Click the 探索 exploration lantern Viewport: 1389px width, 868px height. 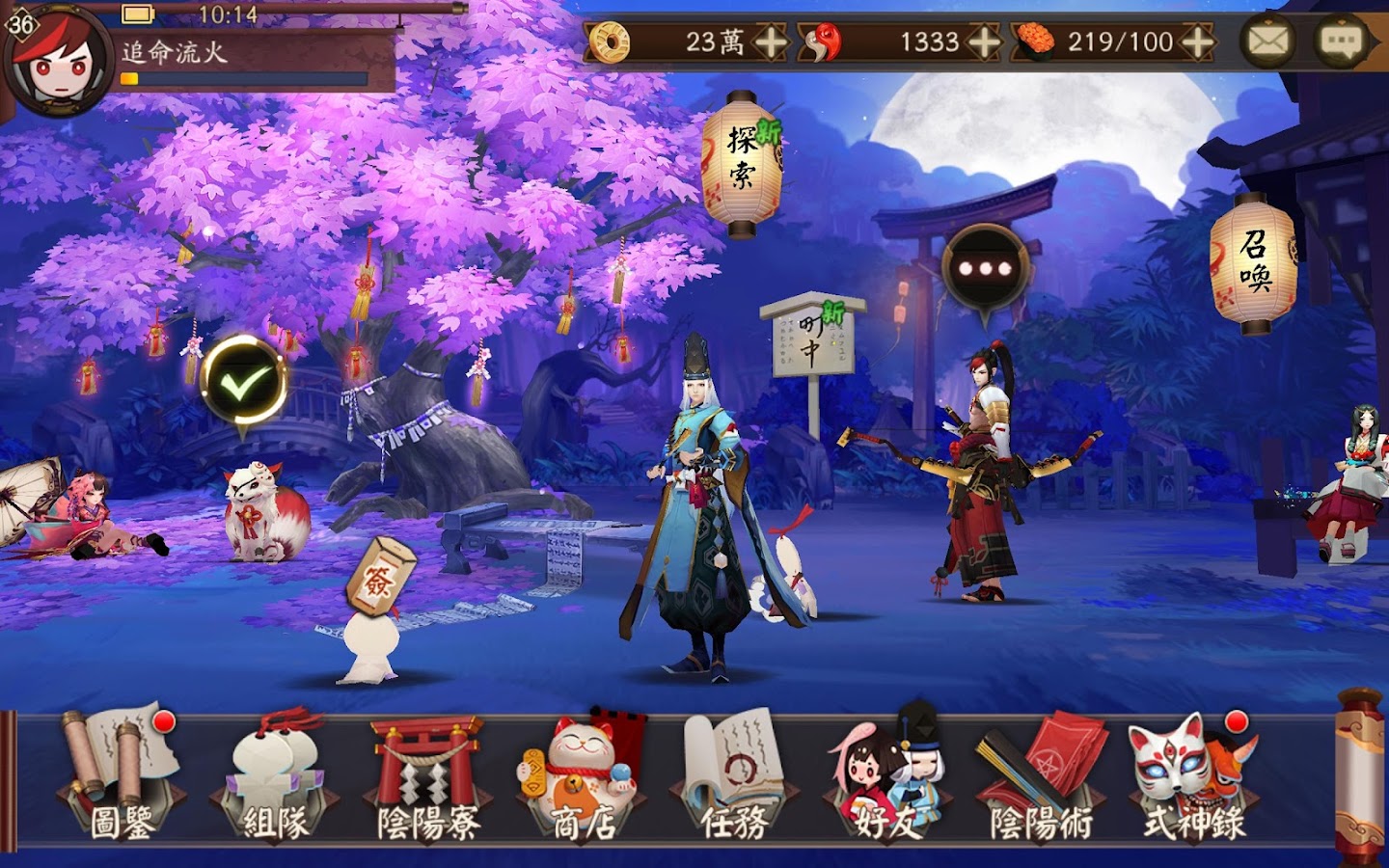pyautogui.click(x=742, y=164)
